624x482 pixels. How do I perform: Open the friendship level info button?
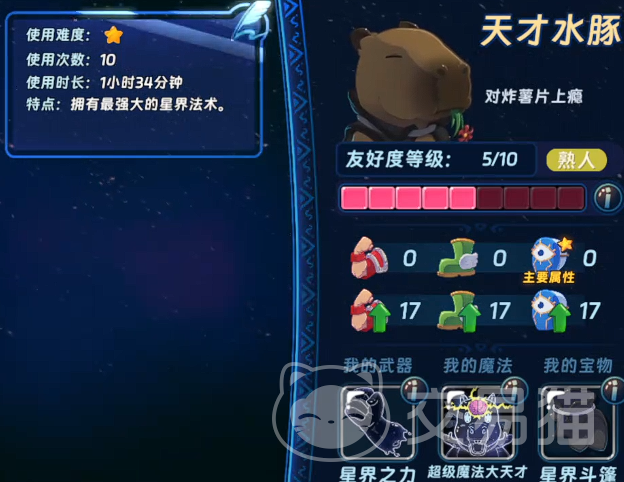click(x=607, y=197)
